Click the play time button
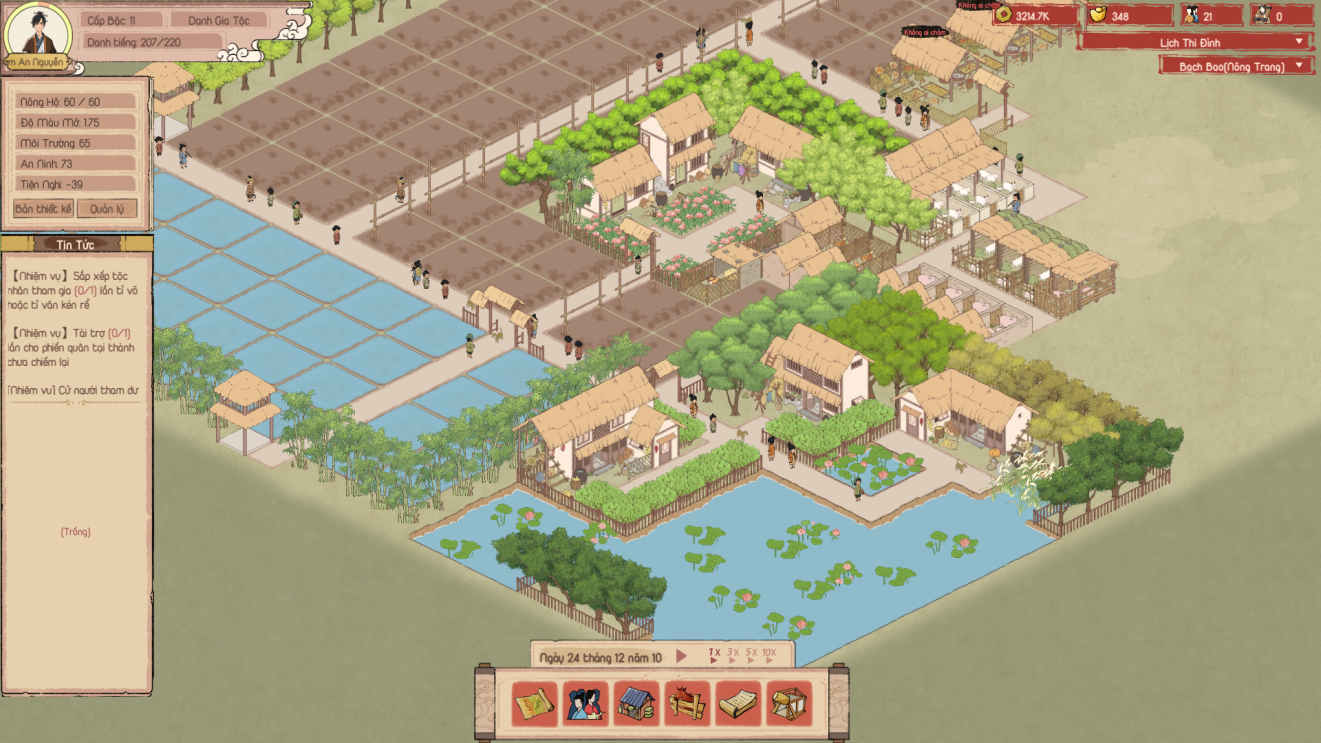 (x=682, y=657)
